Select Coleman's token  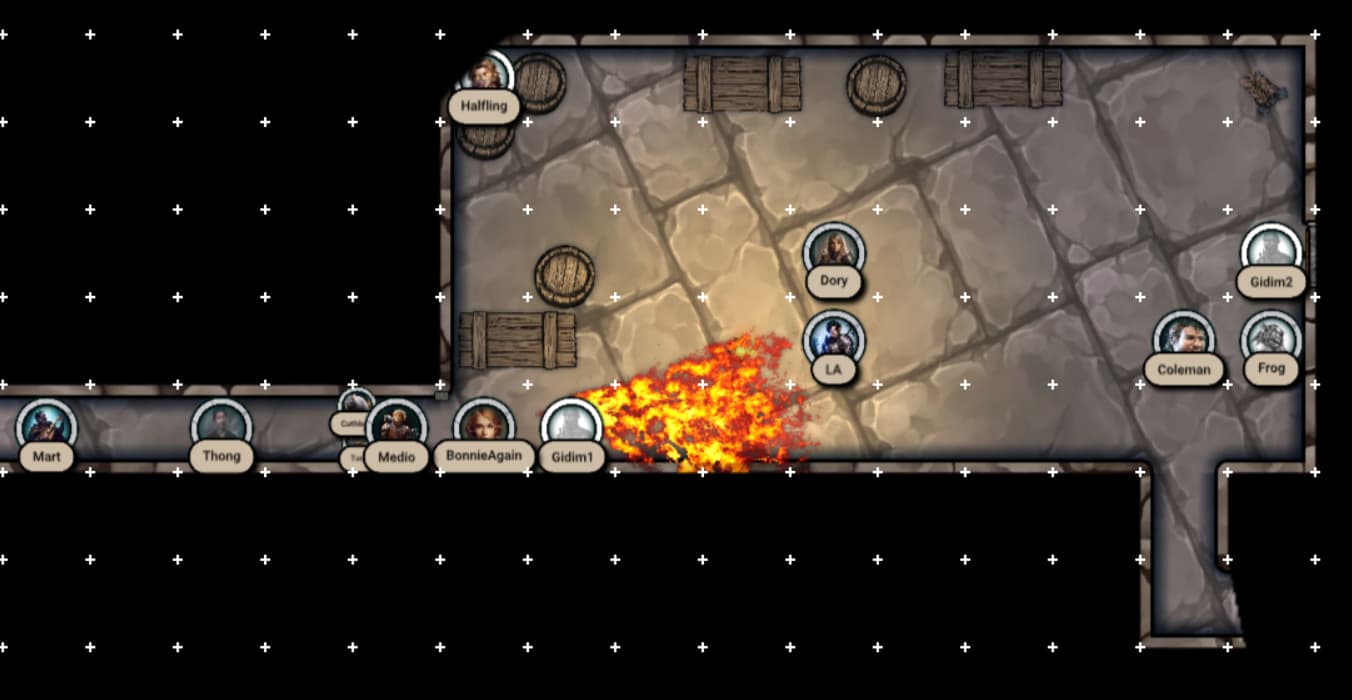tap(1183, 339)
